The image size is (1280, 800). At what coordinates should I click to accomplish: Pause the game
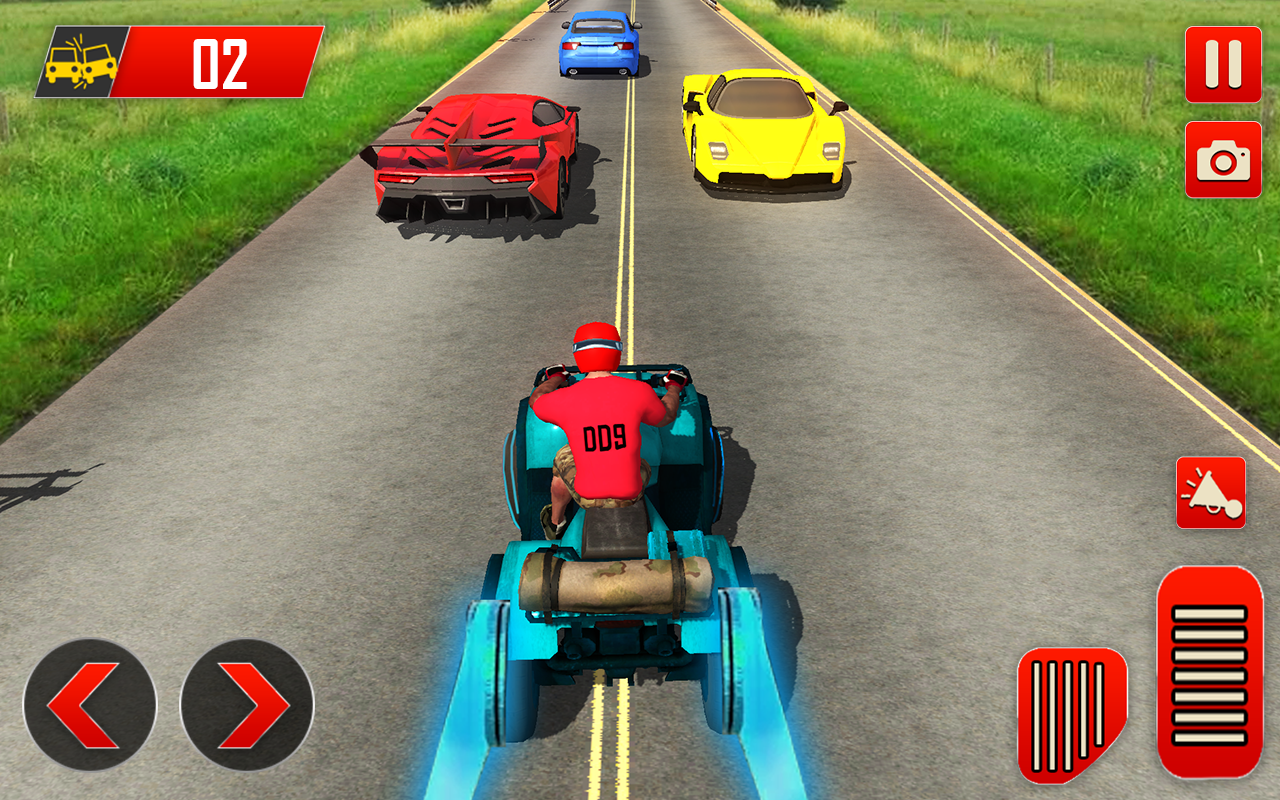tap(1221, 62)
